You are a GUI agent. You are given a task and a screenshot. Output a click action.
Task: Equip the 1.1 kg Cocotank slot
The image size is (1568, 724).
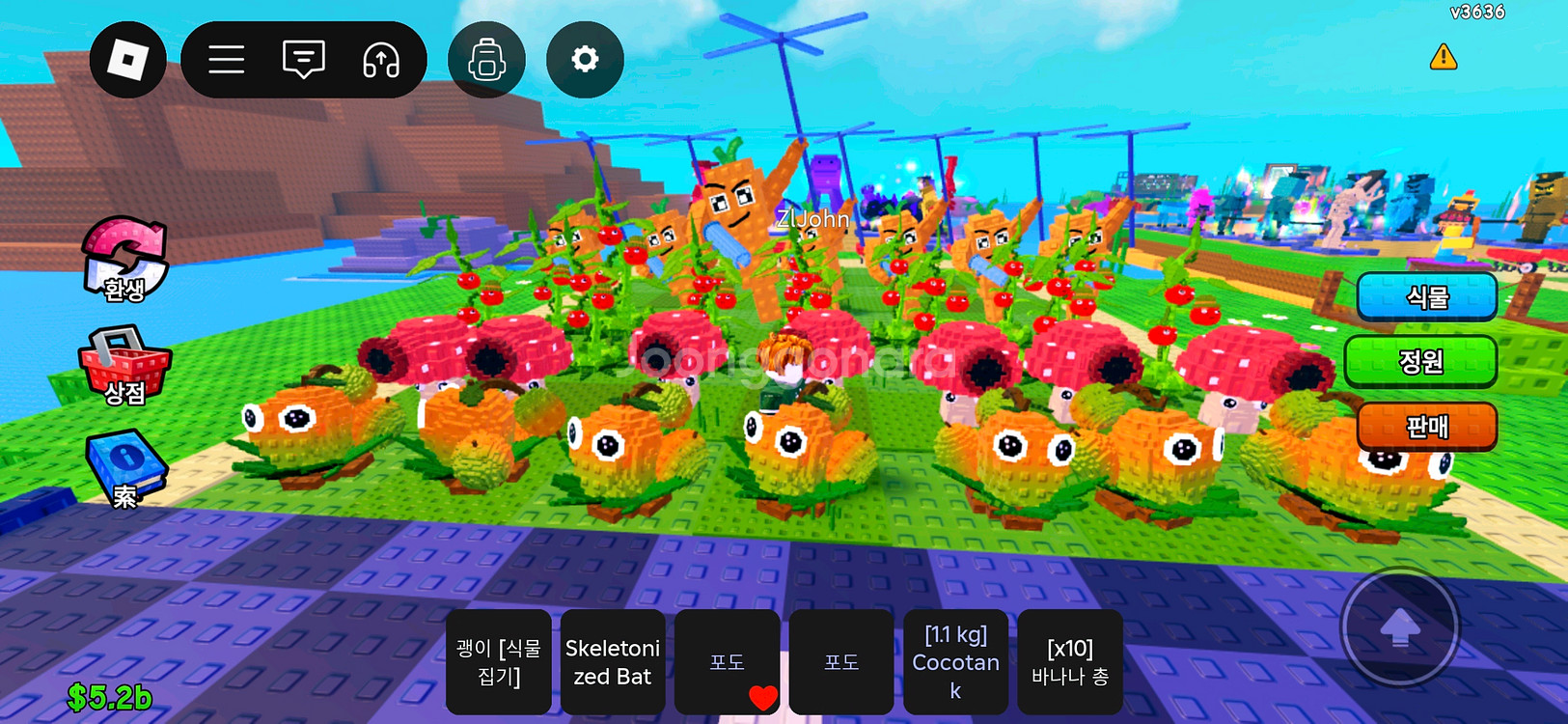(x=955, y=662)
